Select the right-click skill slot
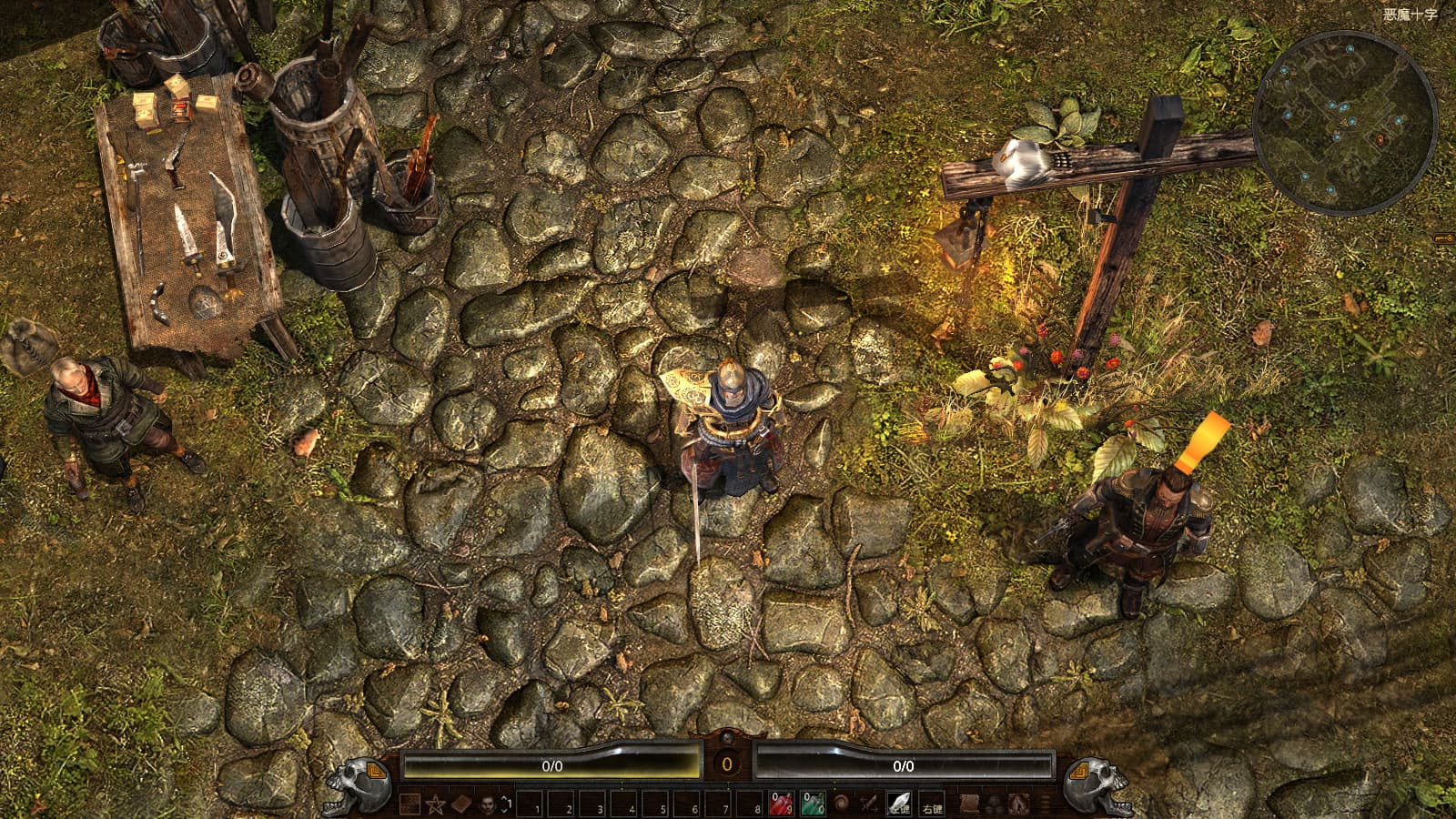The height and width of the screenshot is (819, 1456). click(932, 804)
